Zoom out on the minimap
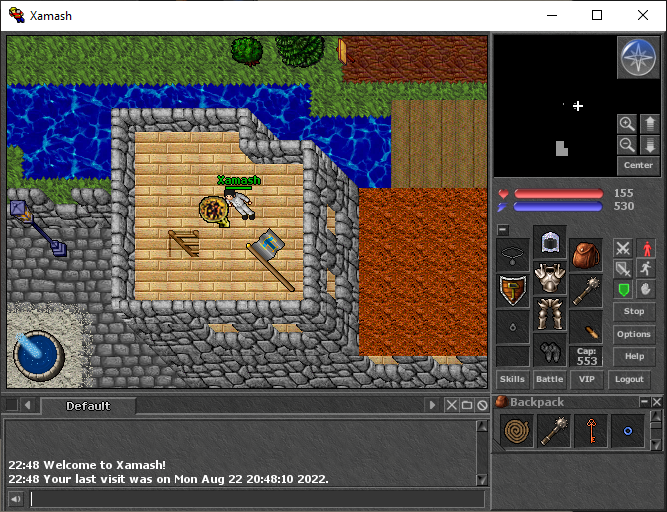 (627, 145)
